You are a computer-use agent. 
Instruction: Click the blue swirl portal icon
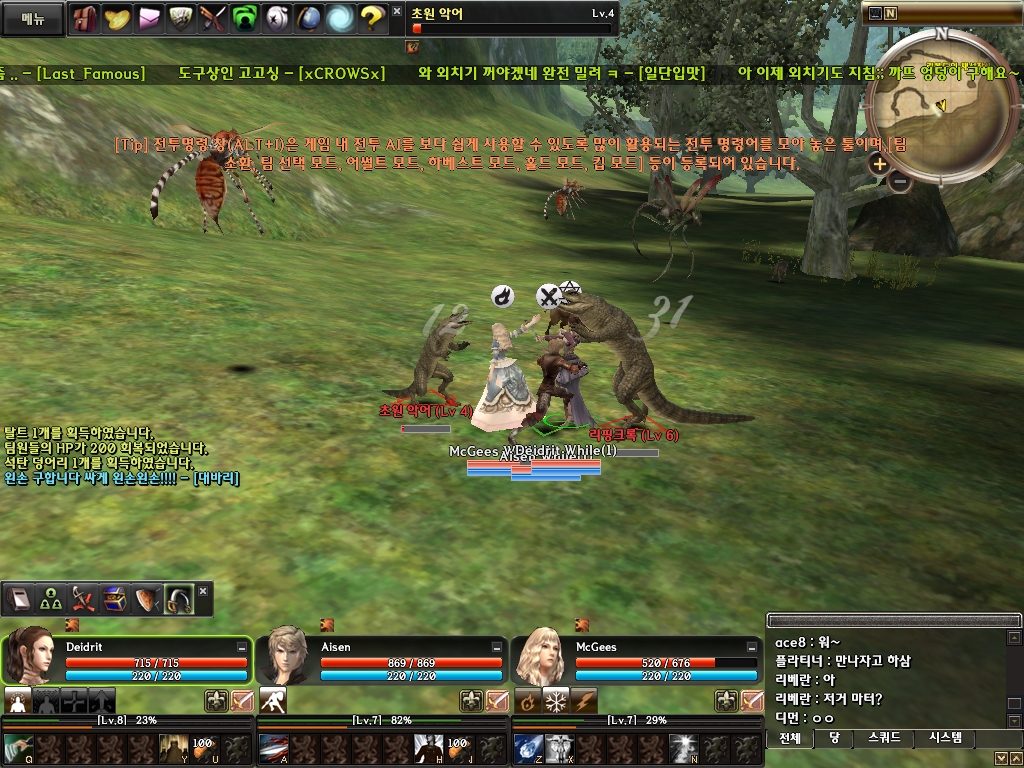tap(340, 17)
